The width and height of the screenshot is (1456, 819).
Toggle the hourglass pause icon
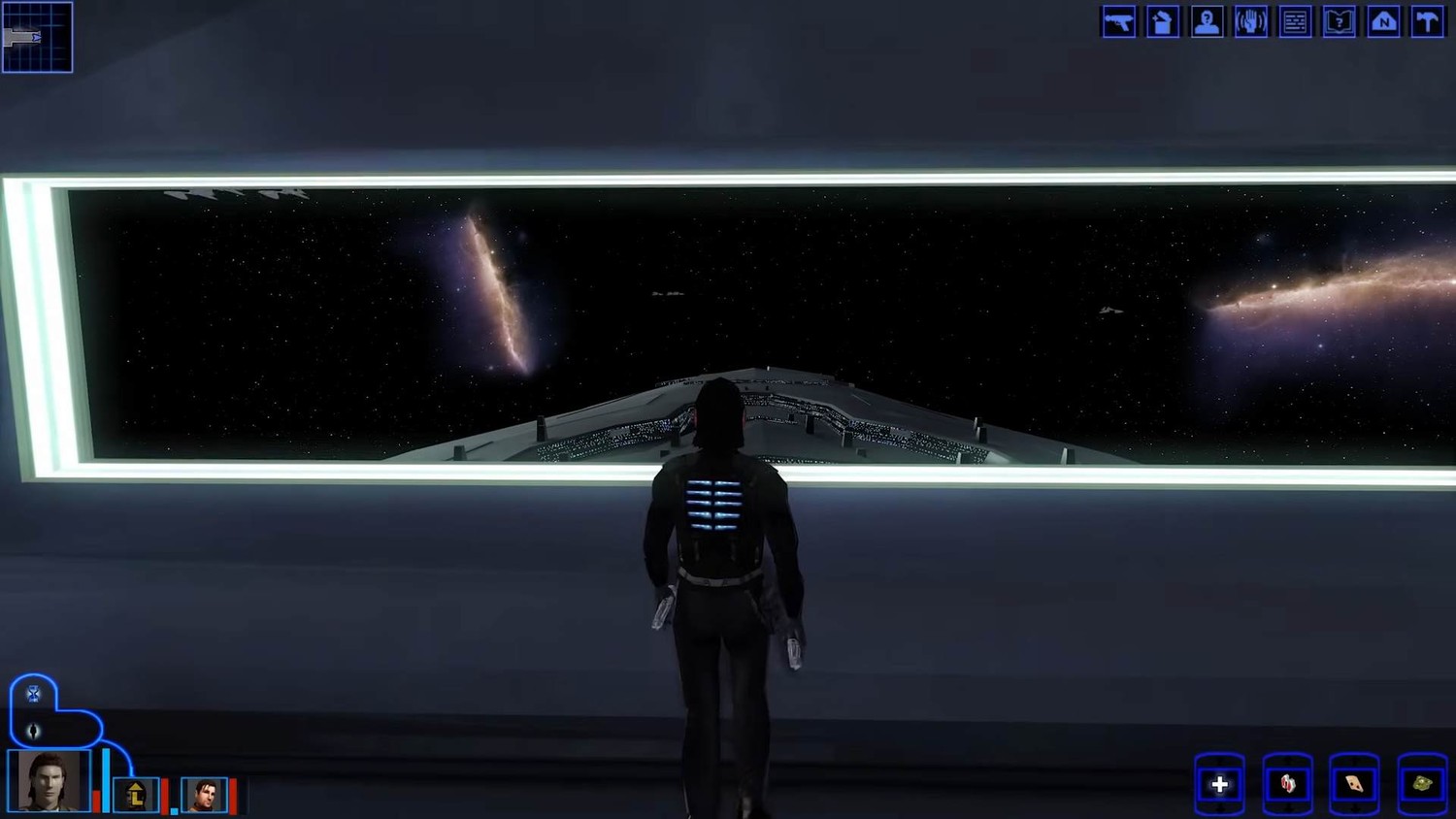pyautogui.click(x=33, y=694)
